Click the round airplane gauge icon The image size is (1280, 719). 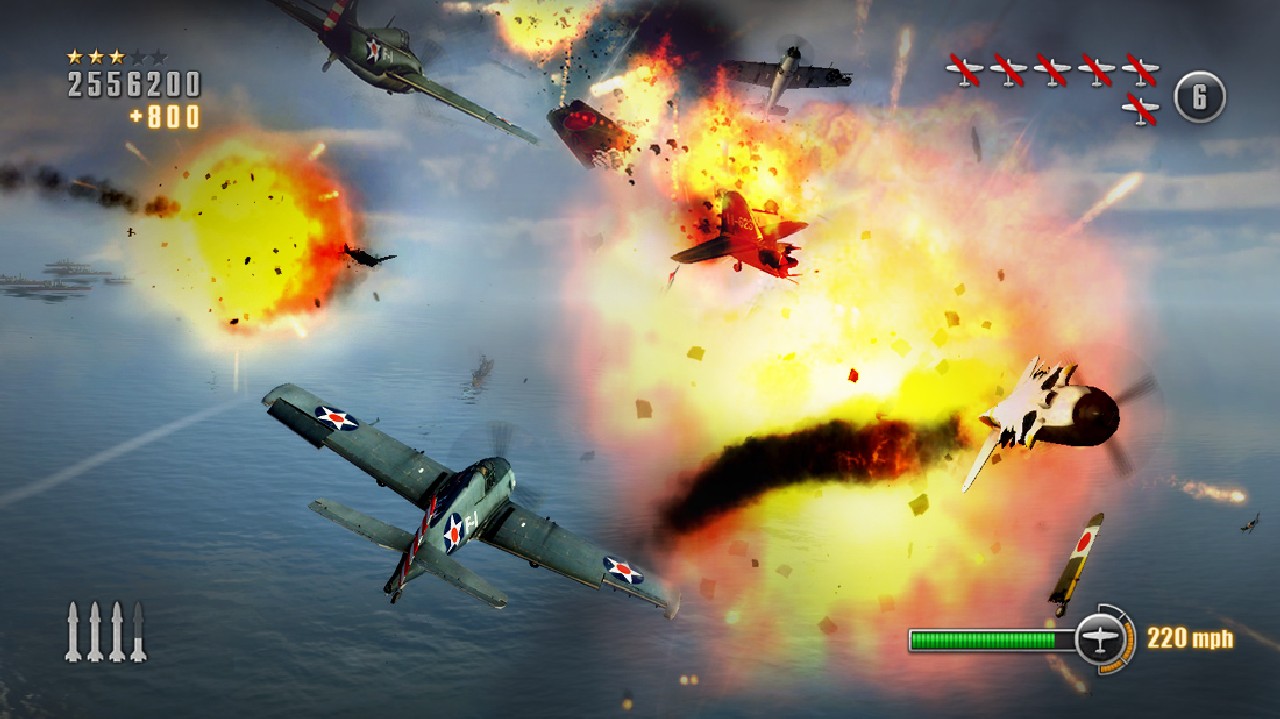pos(1101,638)
